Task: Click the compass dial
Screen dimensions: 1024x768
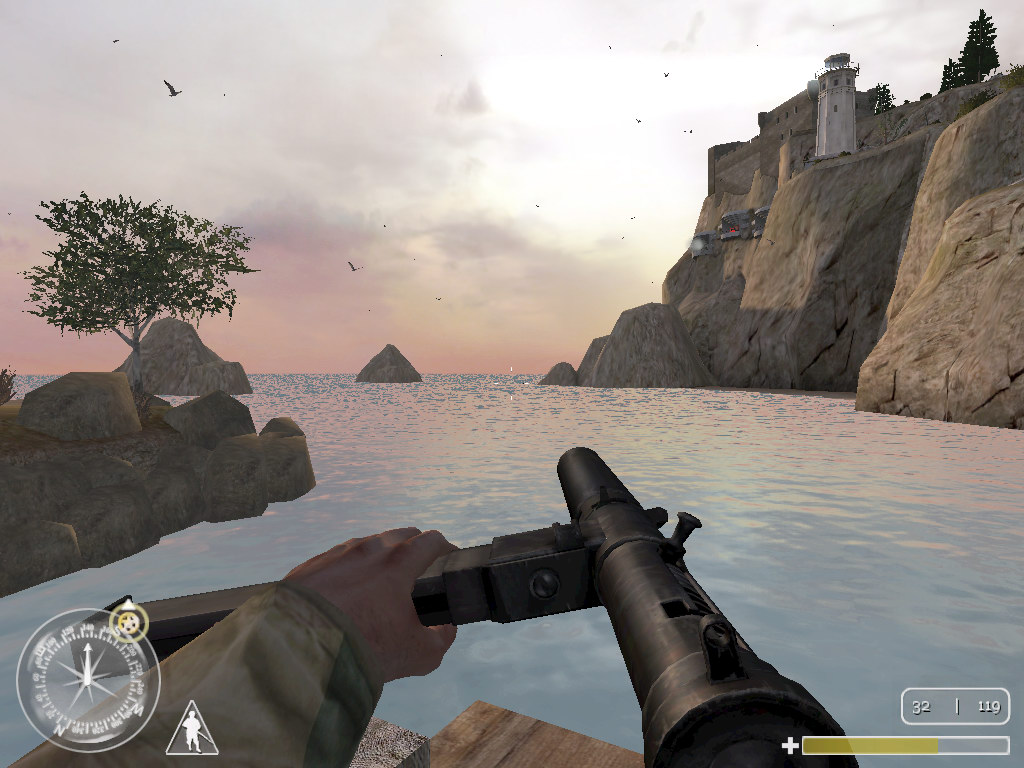Action: [88, 680]
